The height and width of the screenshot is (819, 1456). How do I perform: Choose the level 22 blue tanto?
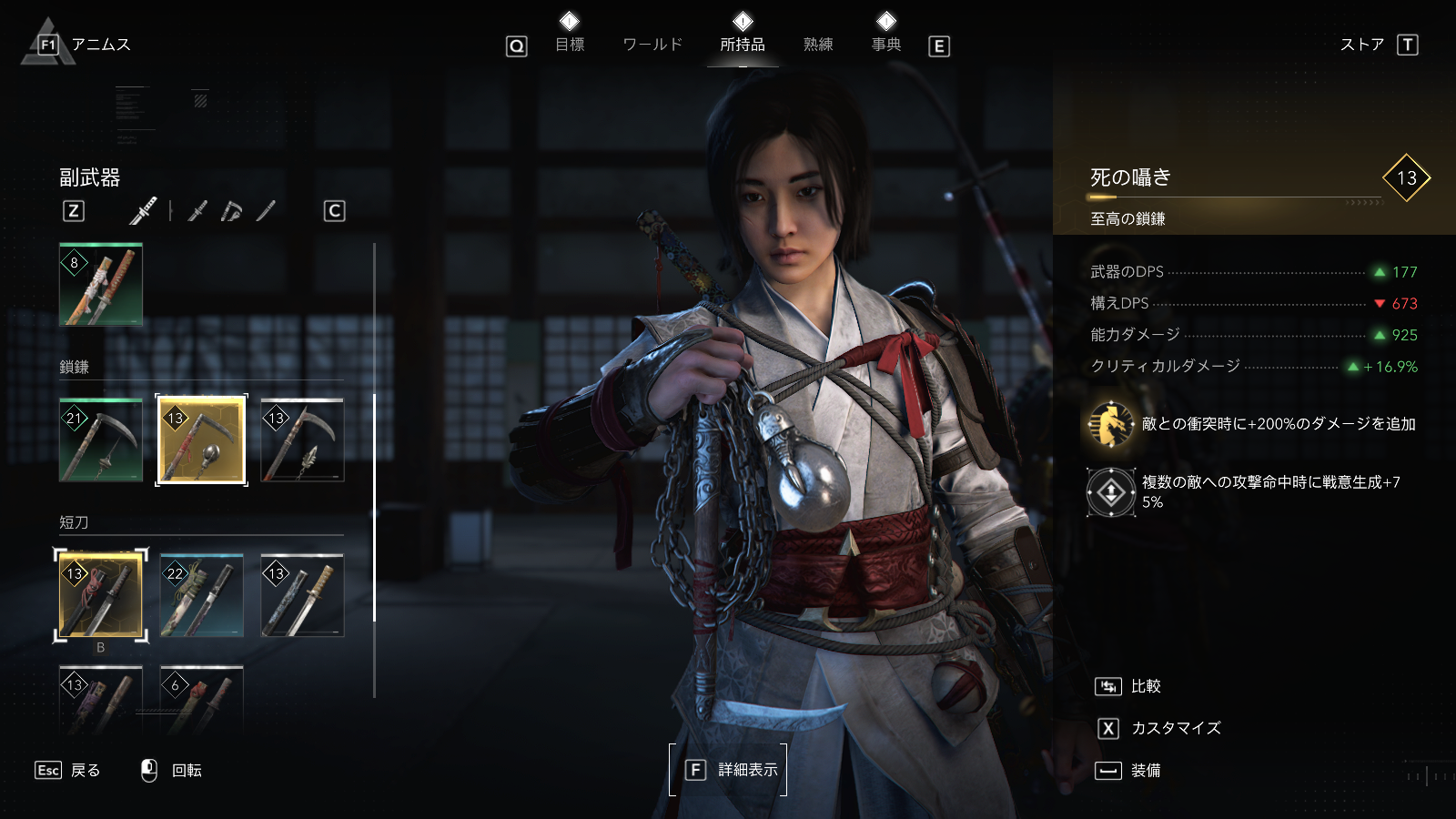[x=201, y=596]
